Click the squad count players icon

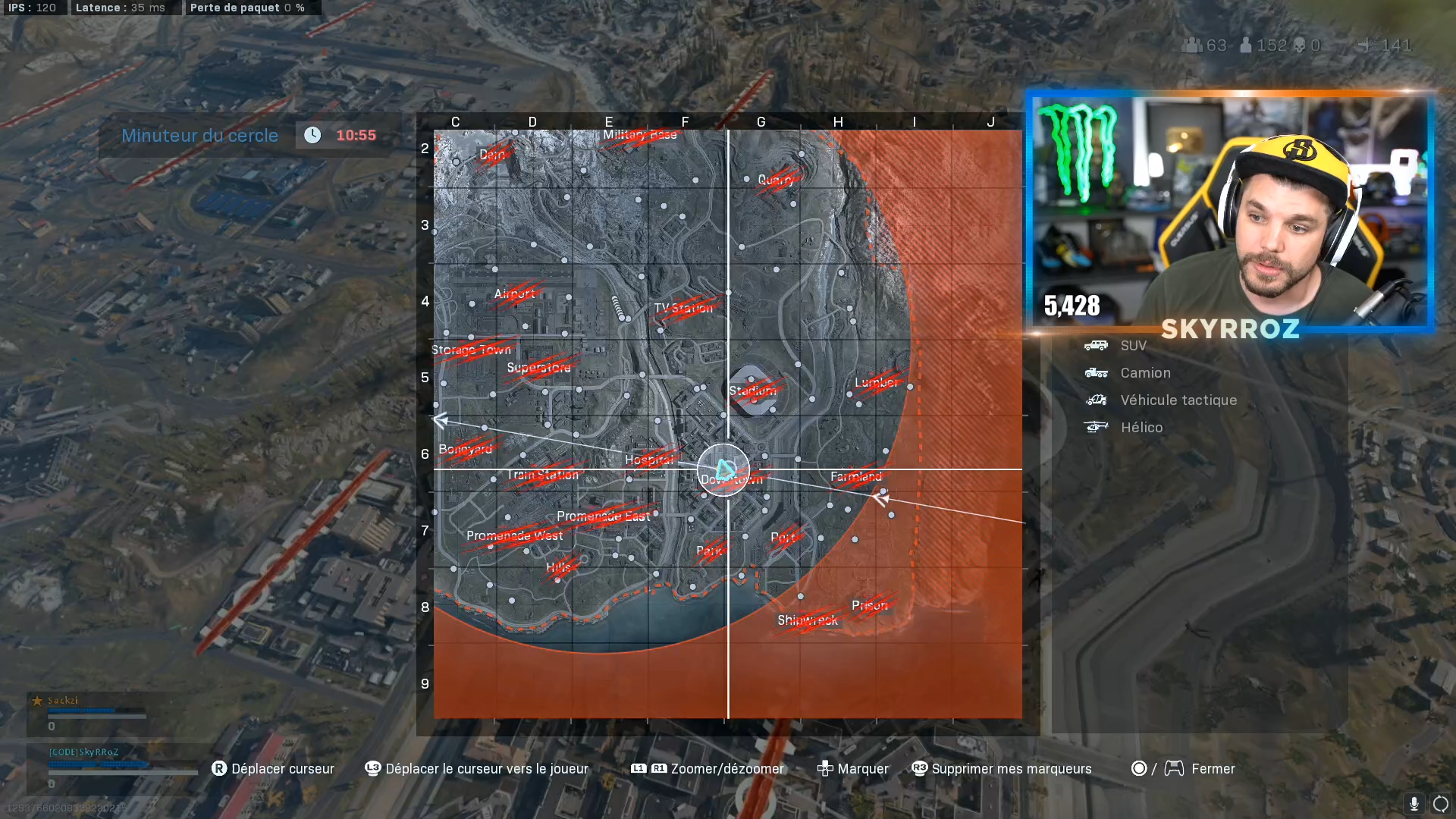click(1193, 45)
